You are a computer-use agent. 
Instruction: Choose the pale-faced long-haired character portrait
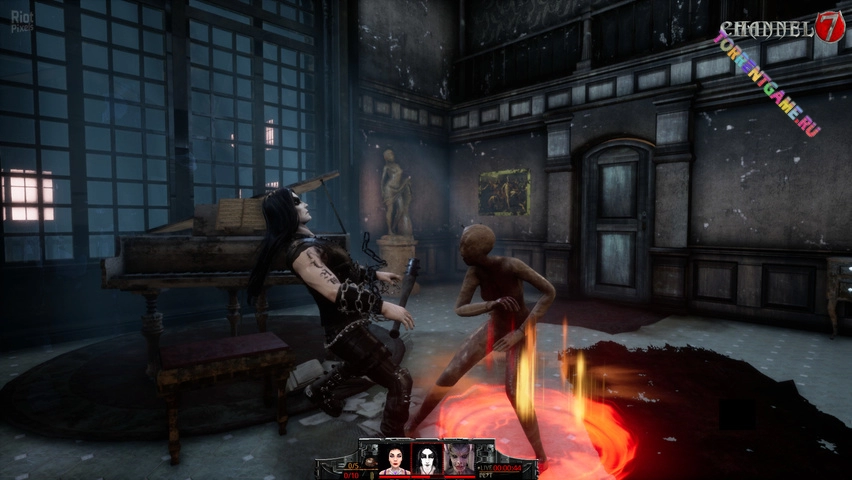(x=427, y=458)
